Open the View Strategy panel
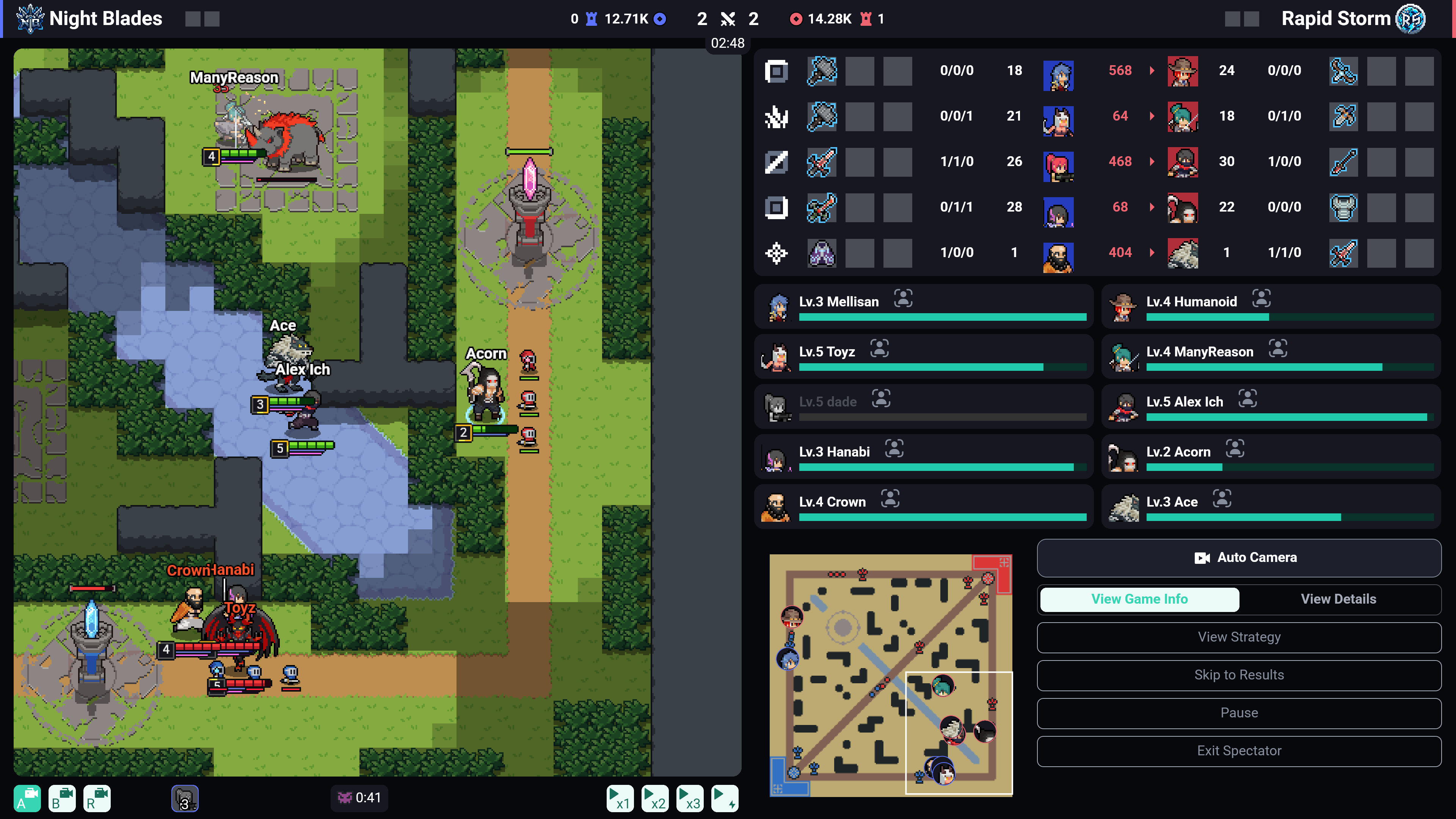Image resolution: width=1456 pixels, height=819 pixels. point(1238,637)
